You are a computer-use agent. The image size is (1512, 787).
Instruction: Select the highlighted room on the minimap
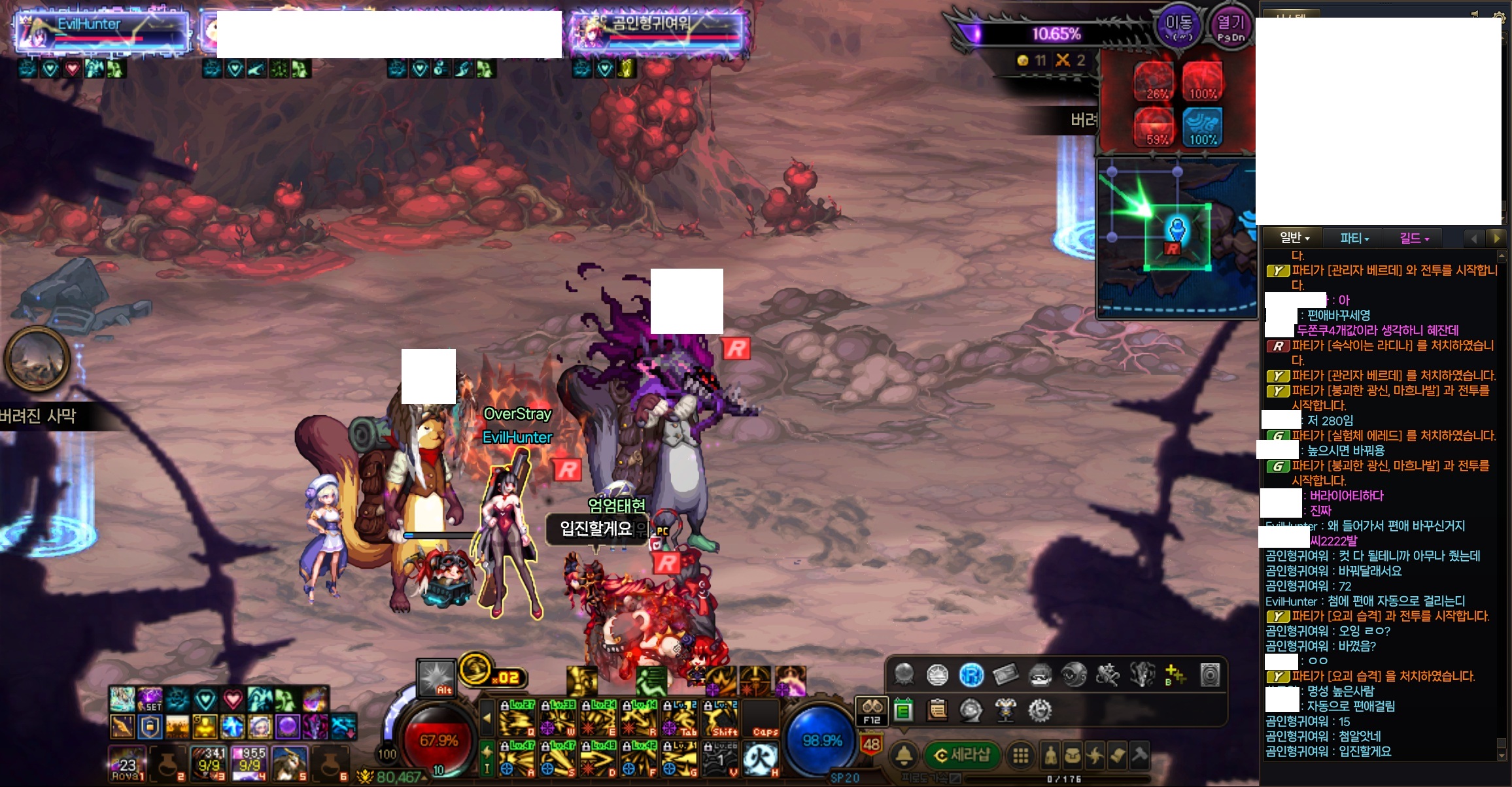(1177, 237)
